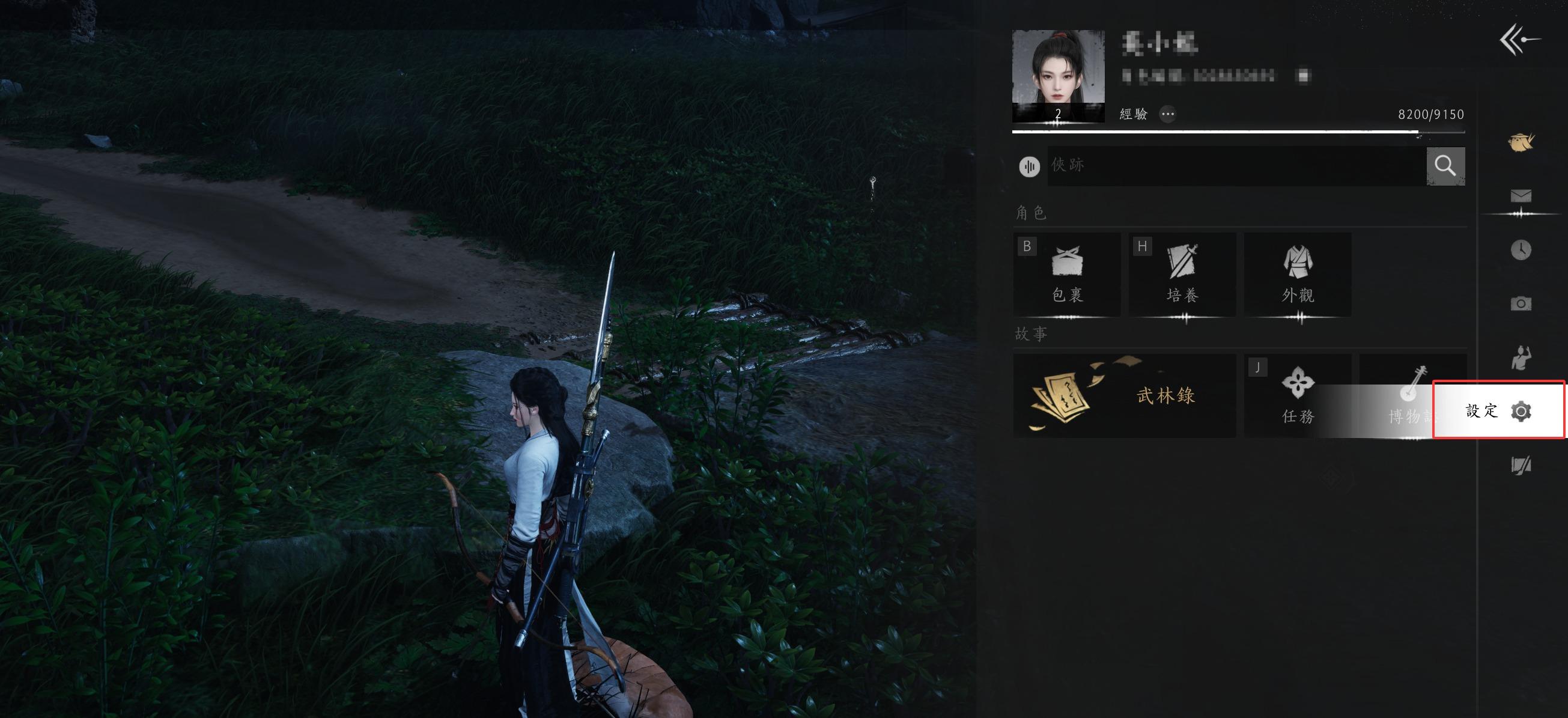The image size is (1568, 718).
Task: Open the experience details ellipsis button
Action: click(1167, 114)
